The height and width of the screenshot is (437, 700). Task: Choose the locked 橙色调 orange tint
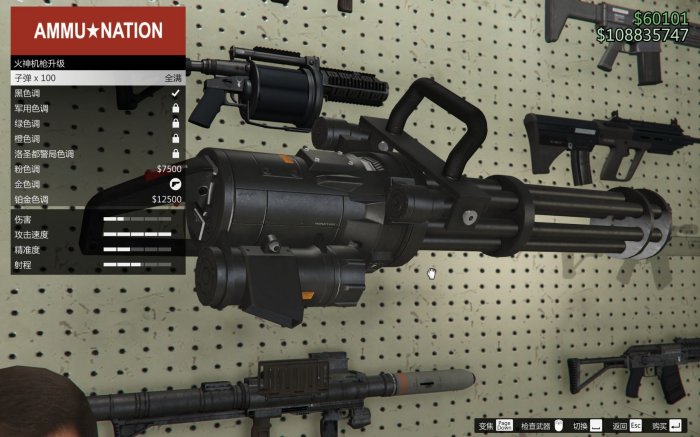[x=97, y=138]
